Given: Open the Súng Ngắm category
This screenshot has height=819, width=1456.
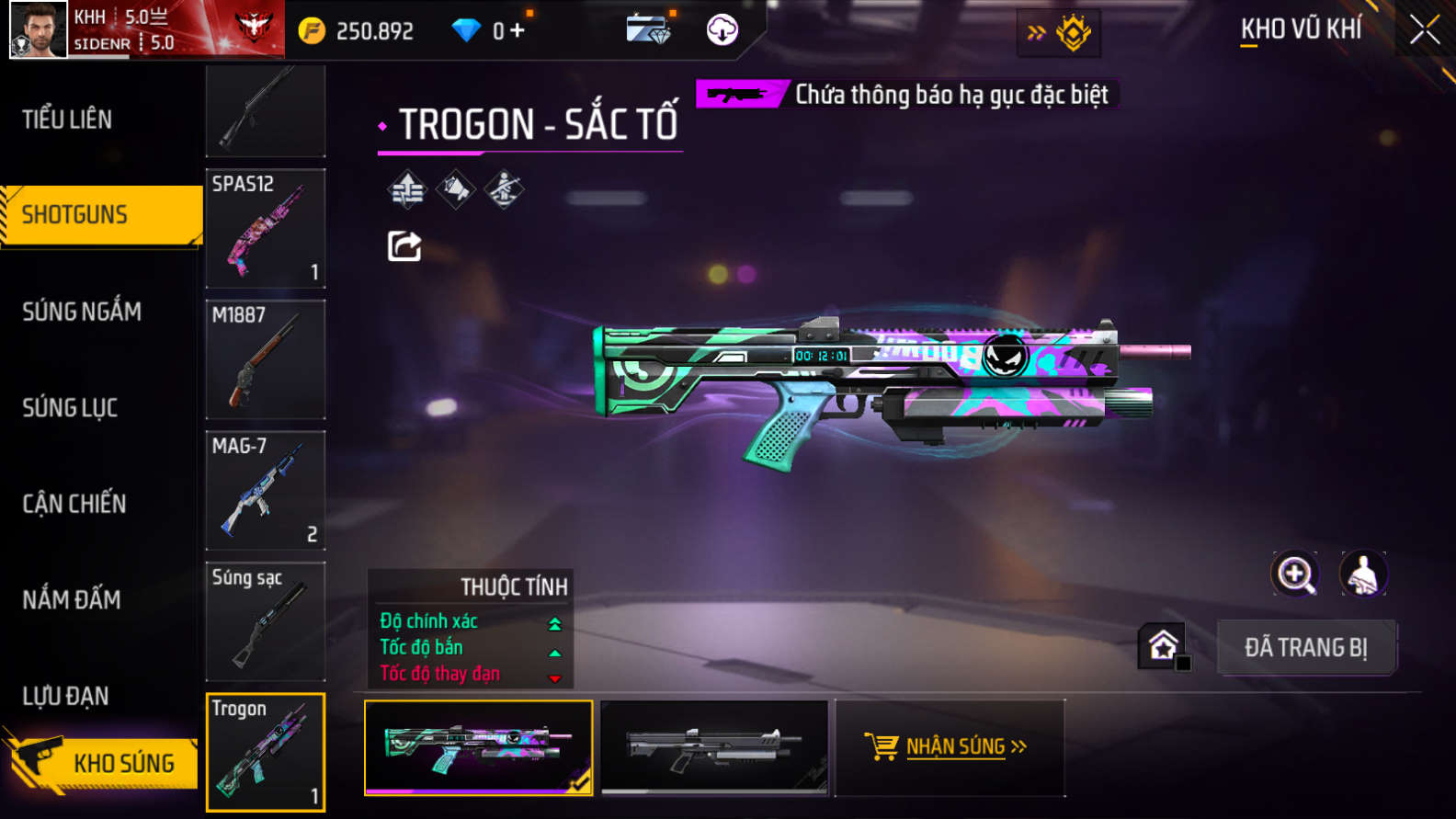Looking at the screenshot, I should tap(82, 312).
